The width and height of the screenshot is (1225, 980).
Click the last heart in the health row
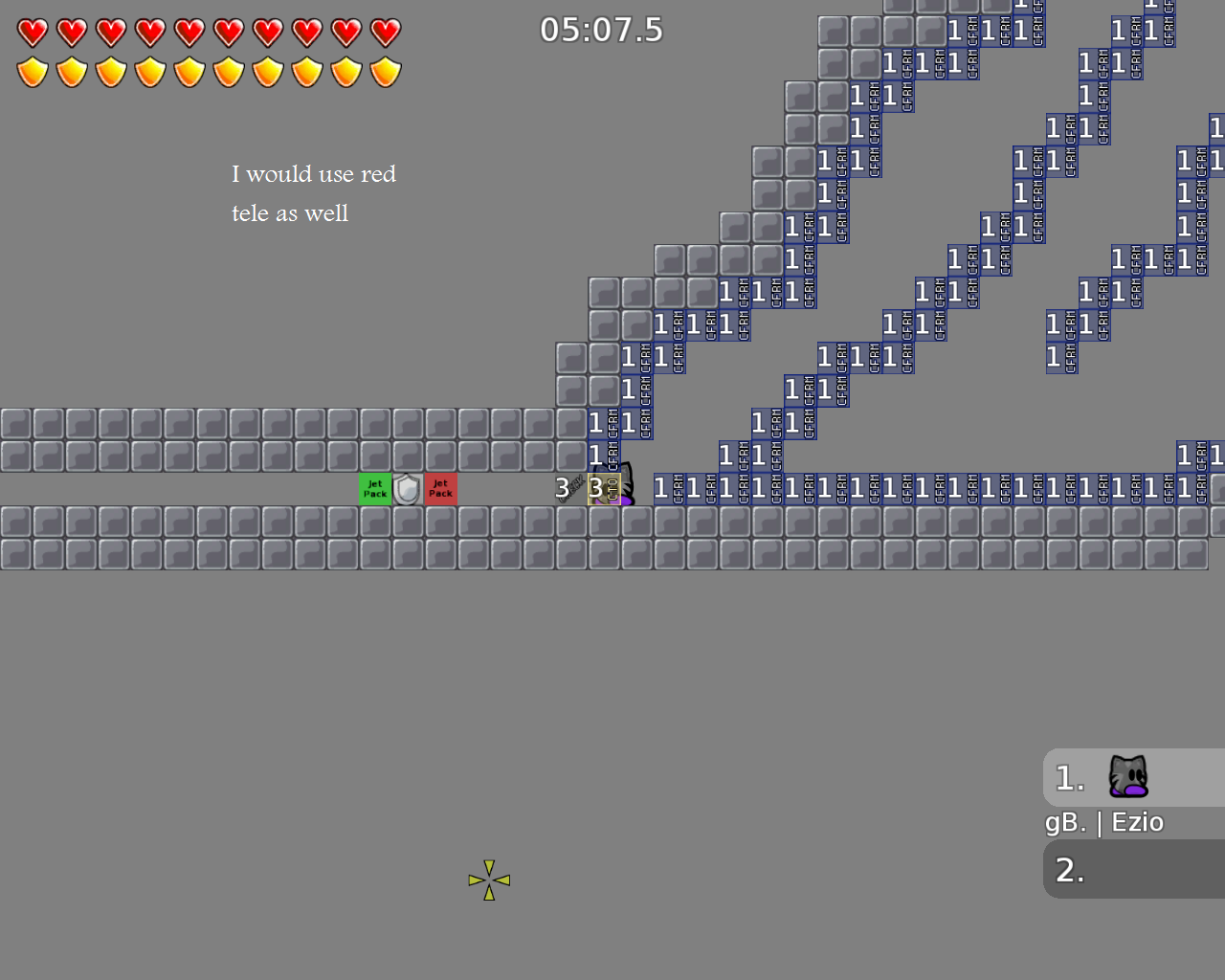point(384,32)
